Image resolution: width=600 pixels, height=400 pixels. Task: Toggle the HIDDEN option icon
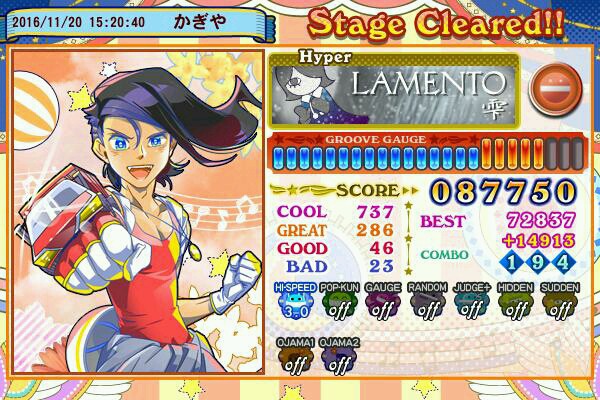point(516,304)
